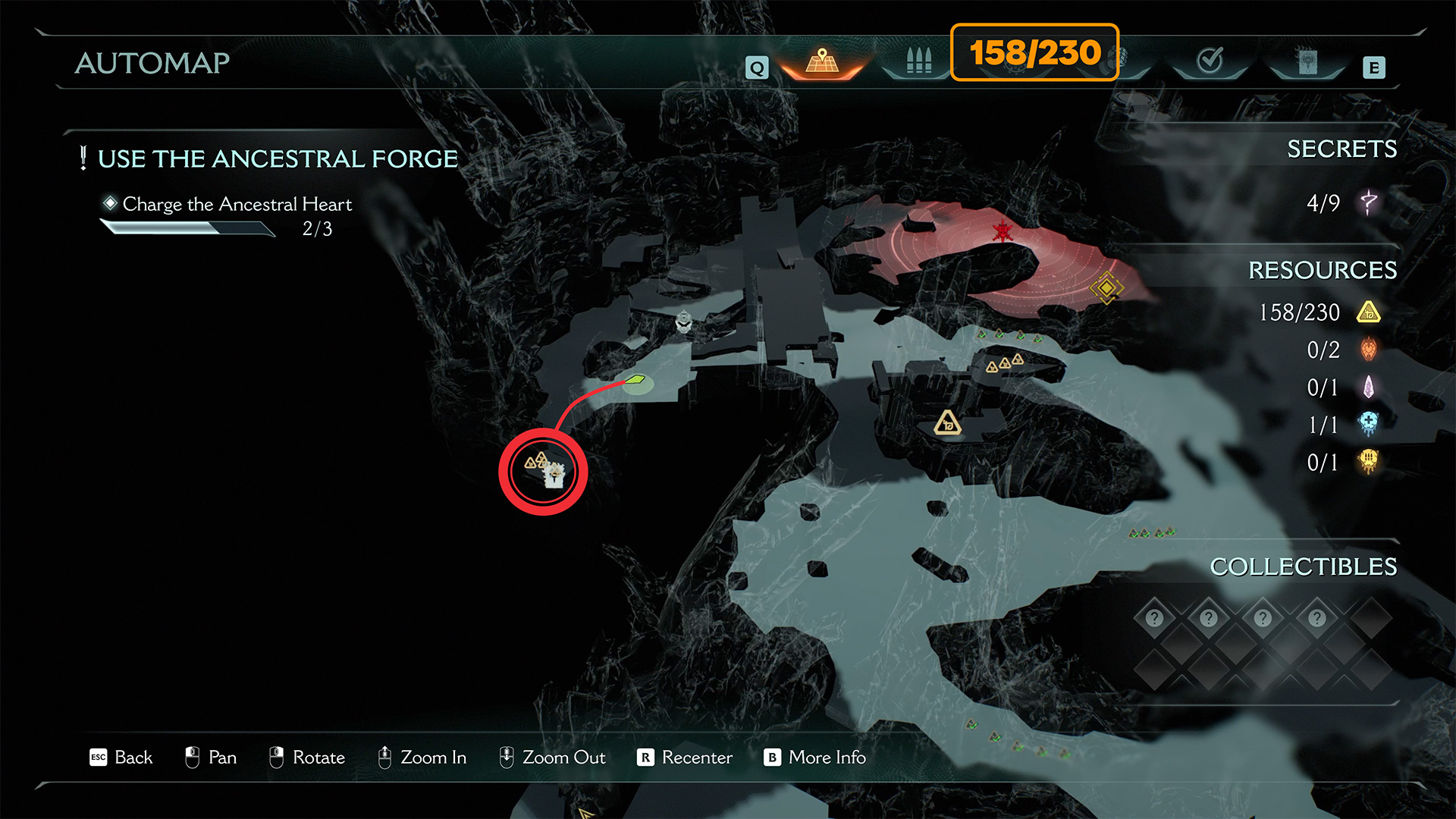Select the purple wraithstone resource icon
Image resolution: width=1456 pixels, height=819 pixels.
tap(1369, 388)
